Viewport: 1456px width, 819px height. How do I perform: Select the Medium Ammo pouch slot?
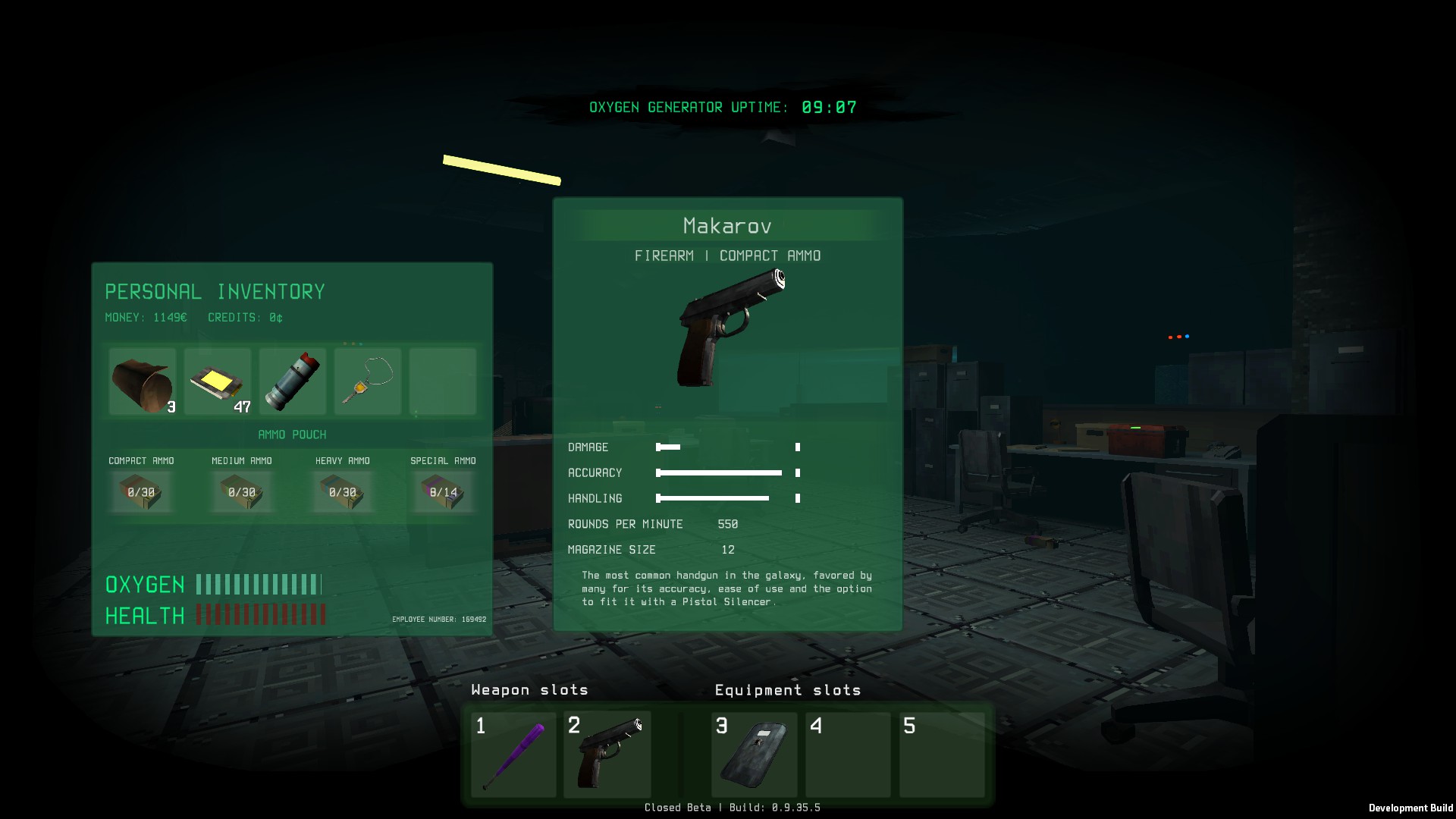pos(242,491)
